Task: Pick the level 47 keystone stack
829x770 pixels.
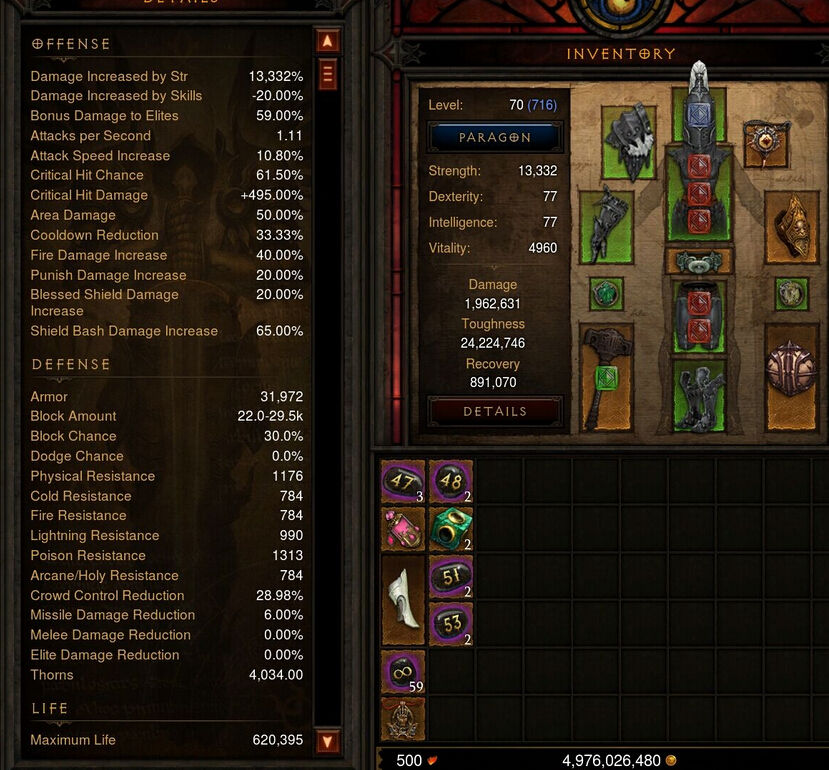Action: coord(403,482)
